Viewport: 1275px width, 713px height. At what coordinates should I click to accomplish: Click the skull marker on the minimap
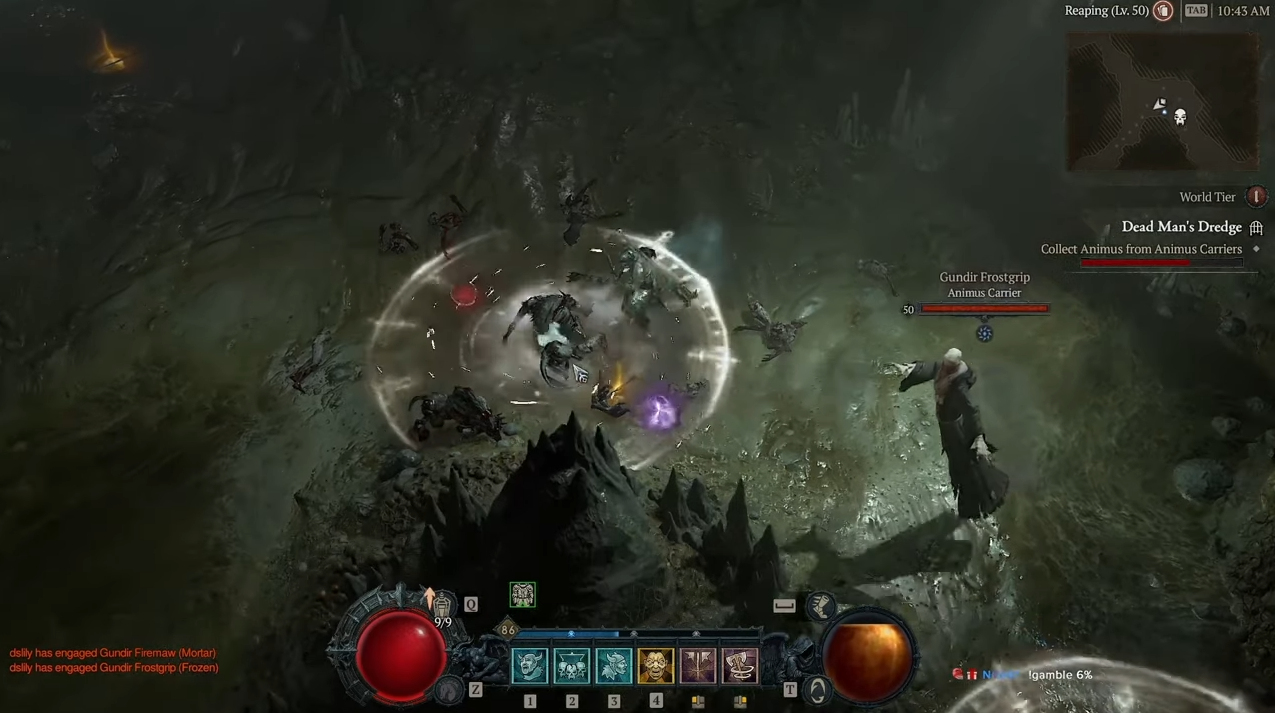[x=1180, y=118]
